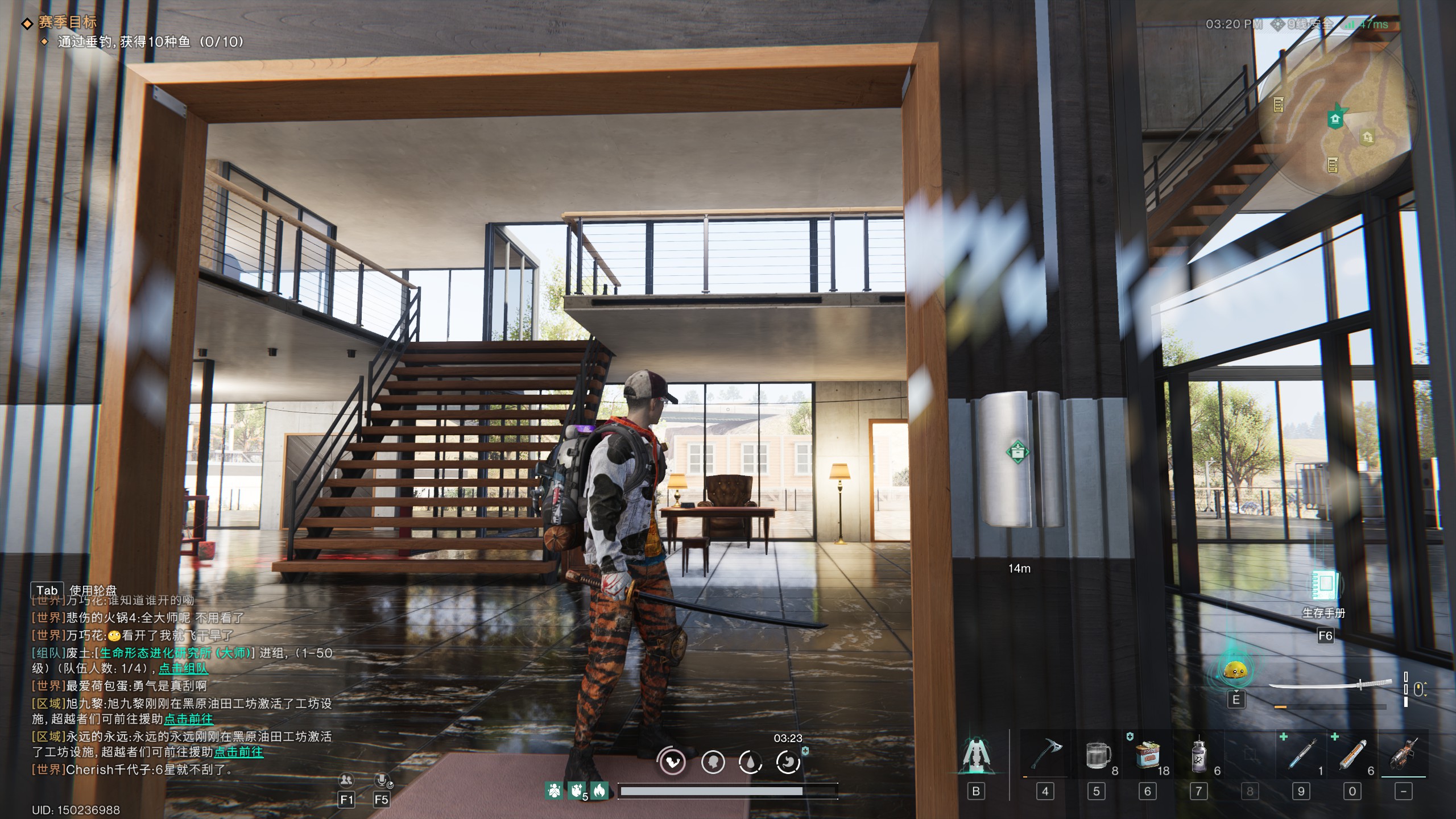Check the flame buff status icon
The width and height of the screenshot is (1456, 819).
(x=599, y=790)
